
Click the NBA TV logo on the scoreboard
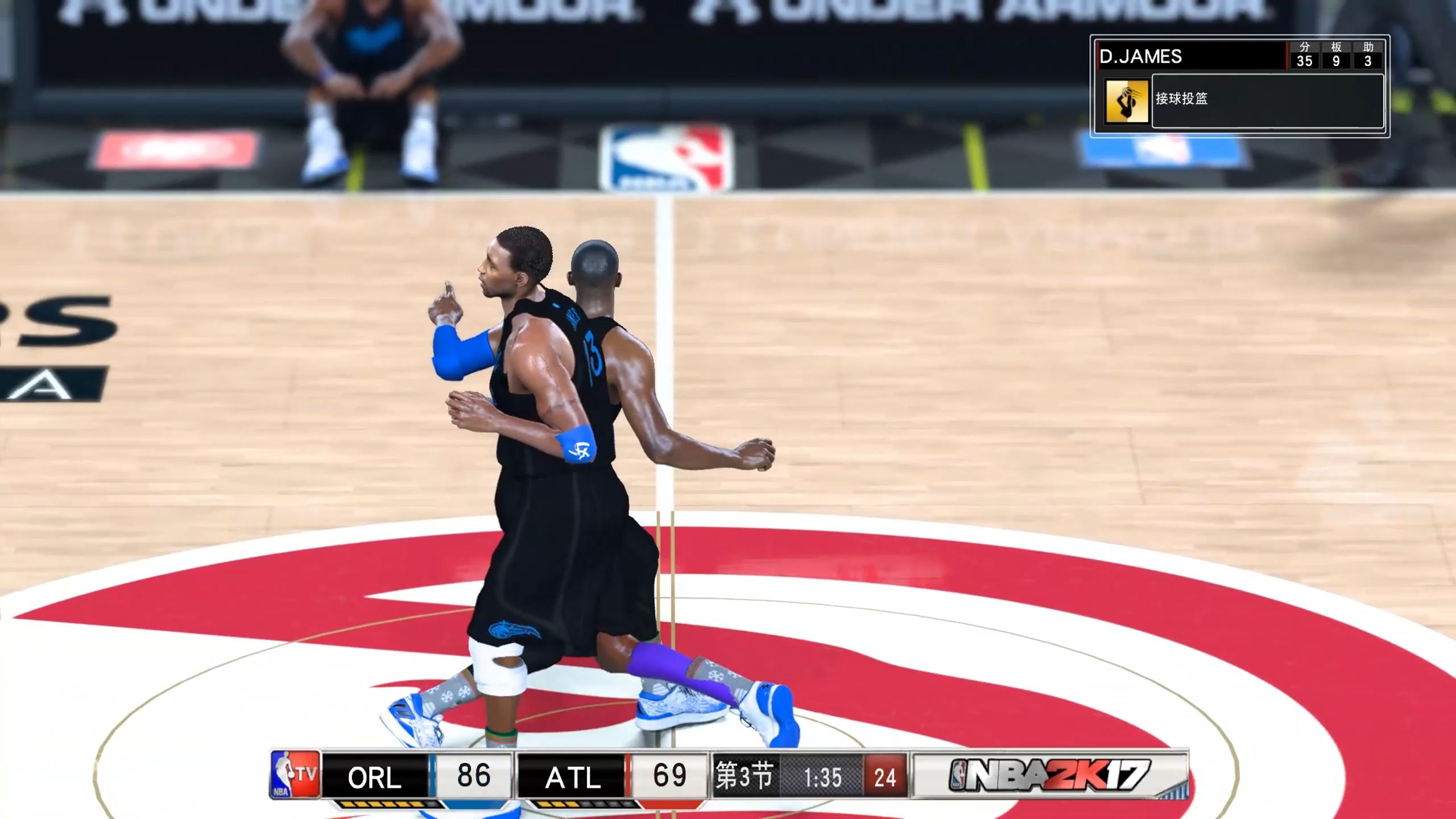(x=294, y=775)
